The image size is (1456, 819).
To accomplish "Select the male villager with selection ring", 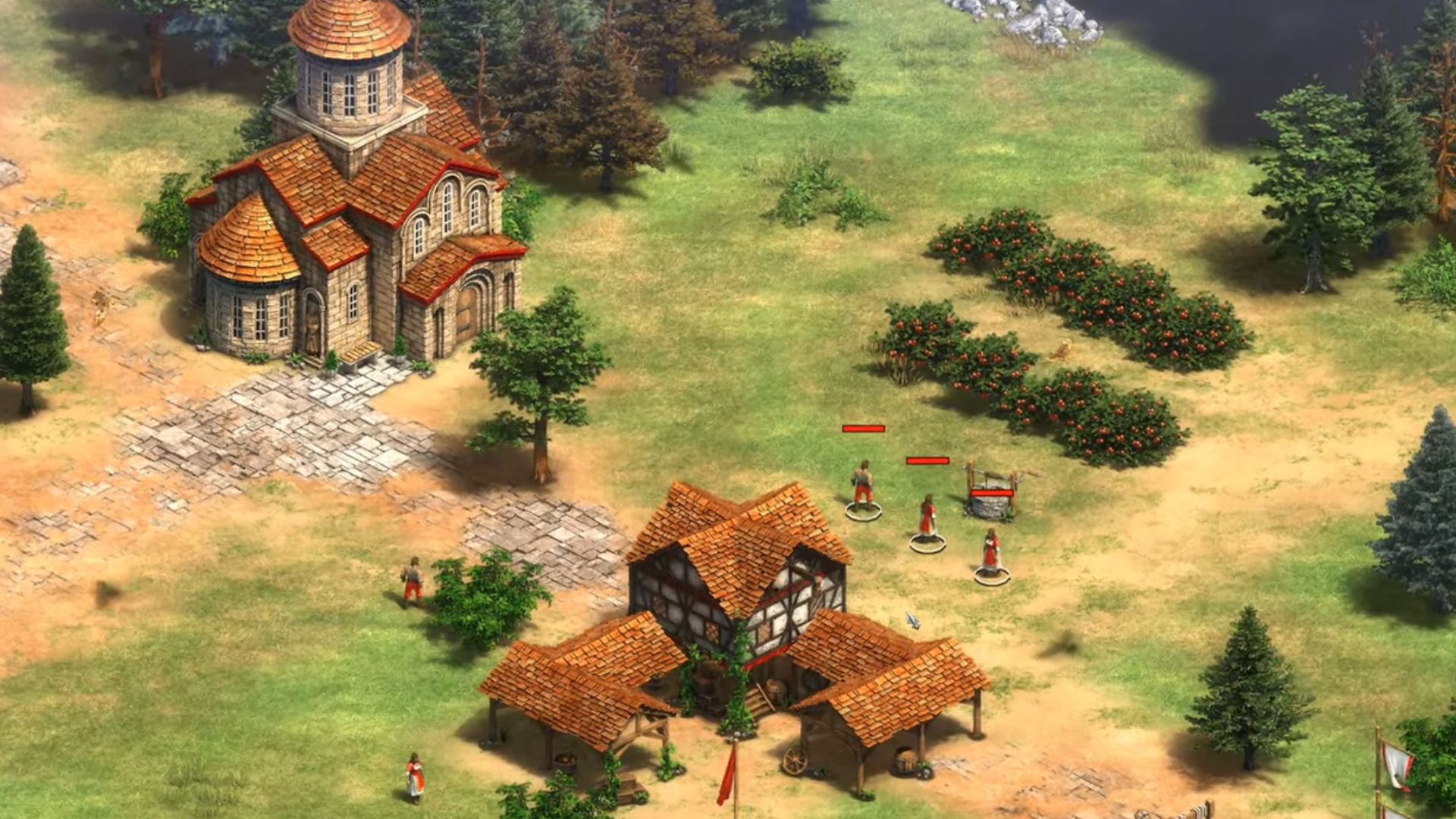I will click(862, 487).
